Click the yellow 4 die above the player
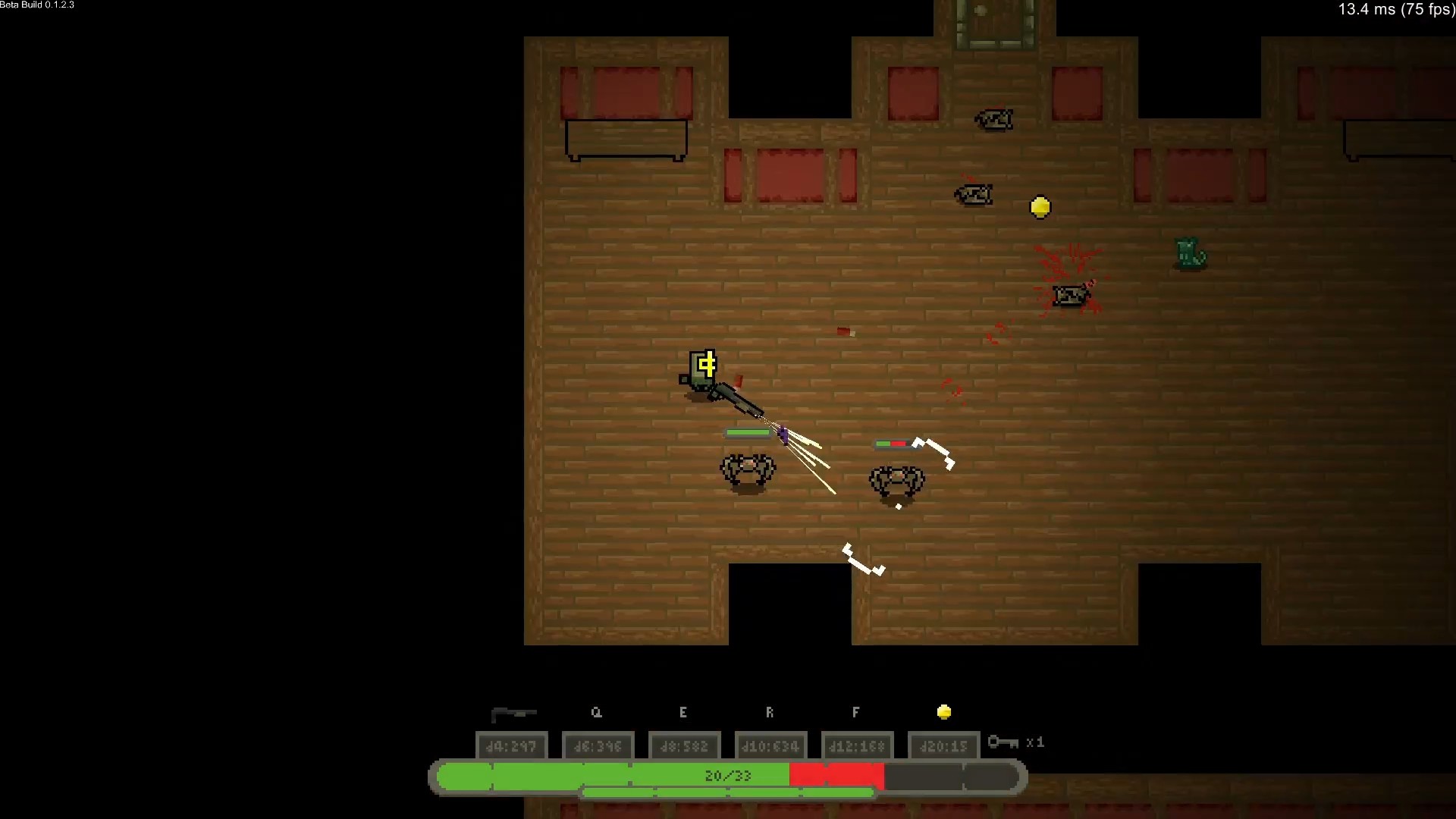The width and height of the screenshot is (1456, 819). coord(706,365)
